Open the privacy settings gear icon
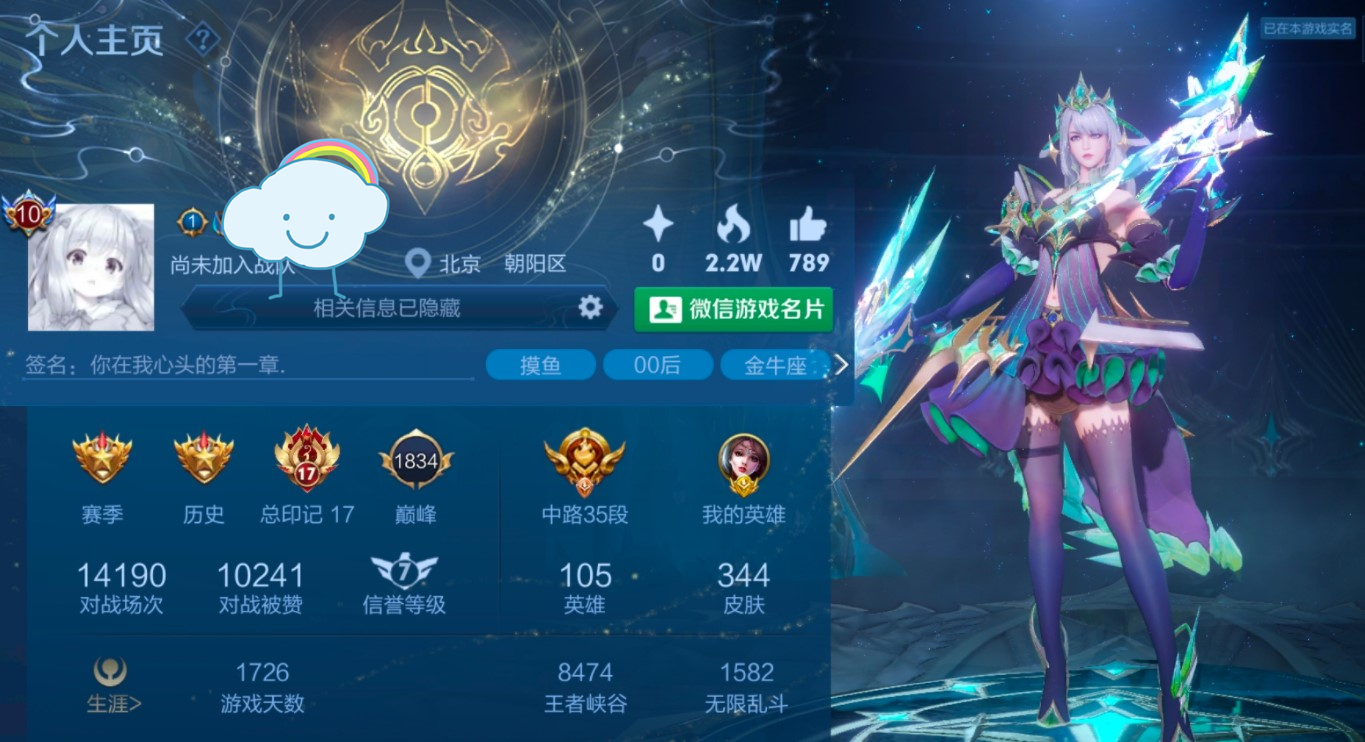This screenshot has height=742, width=1365. pyautogui.click(x=591, y=307)
